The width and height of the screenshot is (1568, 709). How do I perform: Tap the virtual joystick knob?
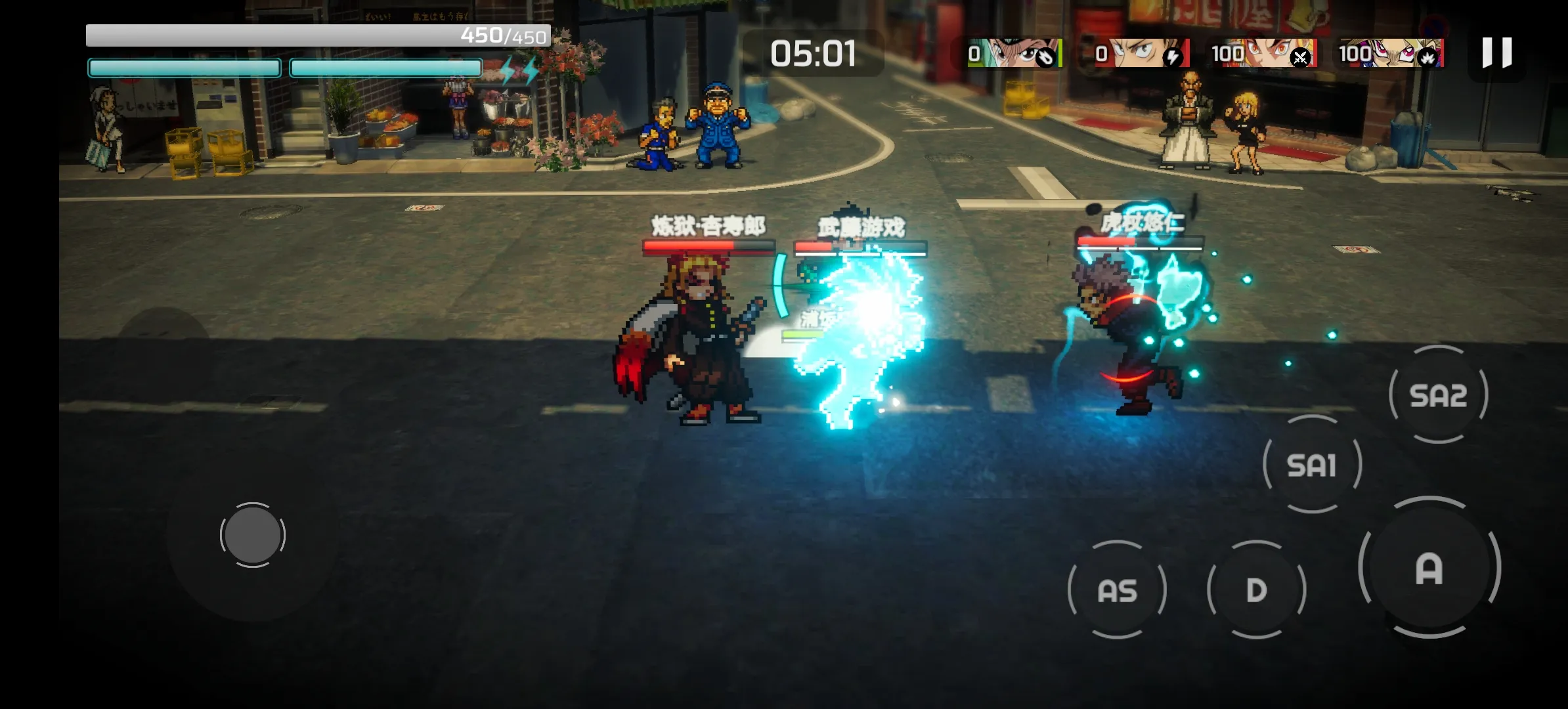(252, 535)
